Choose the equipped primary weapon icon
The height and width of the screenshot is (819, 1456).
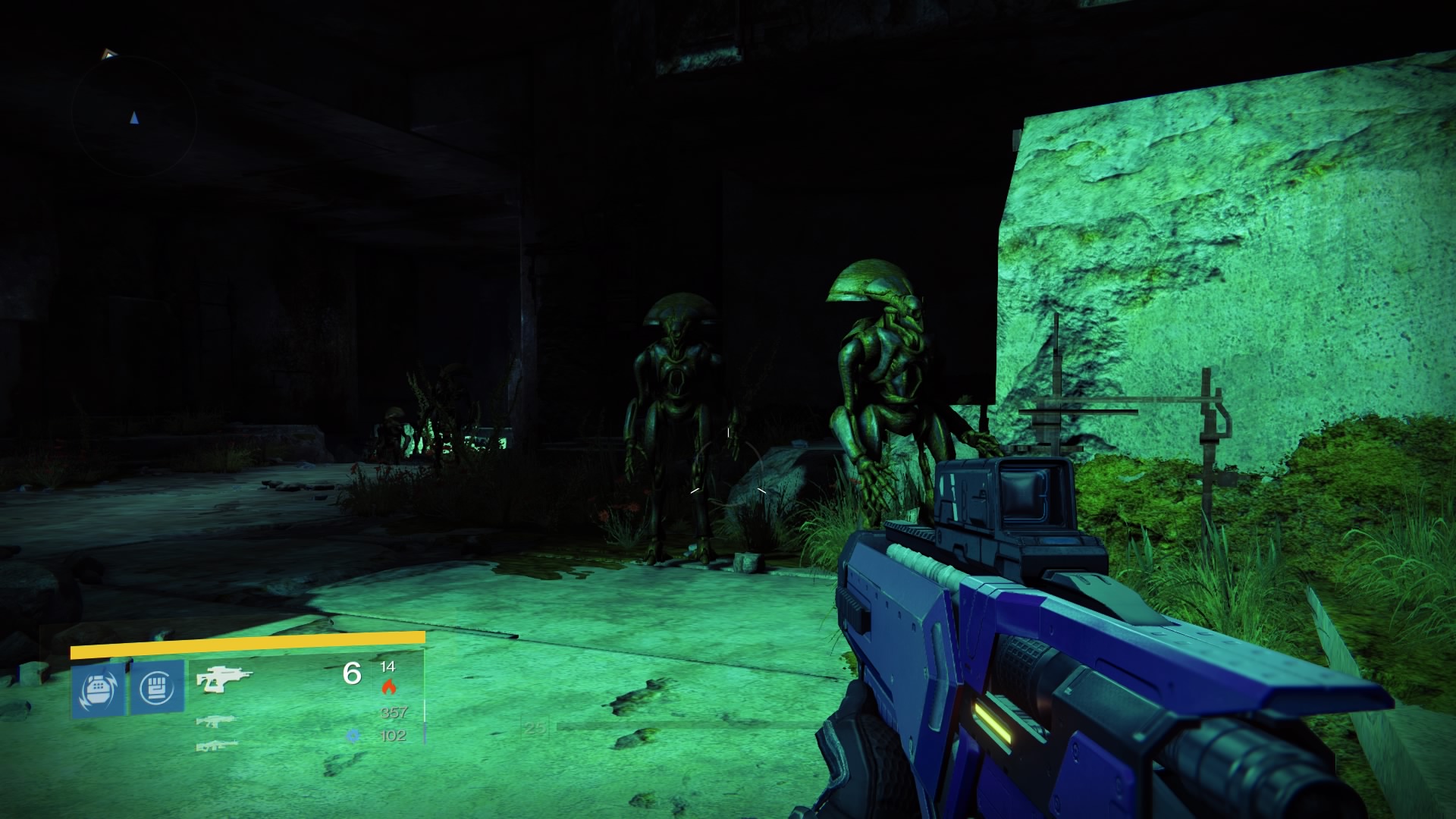(223, 678)
